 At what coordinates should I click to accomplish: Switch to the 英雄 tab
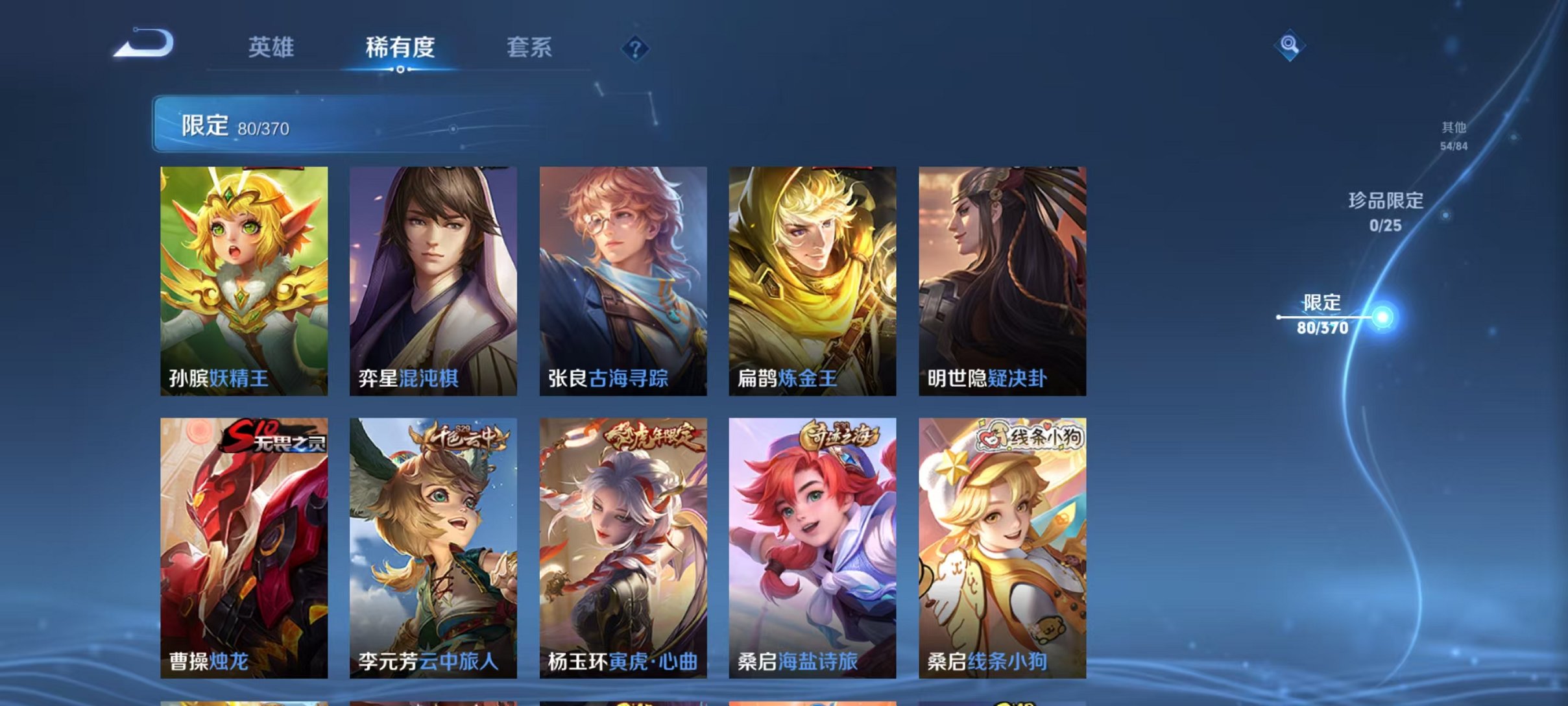click(x=271, y=47)
